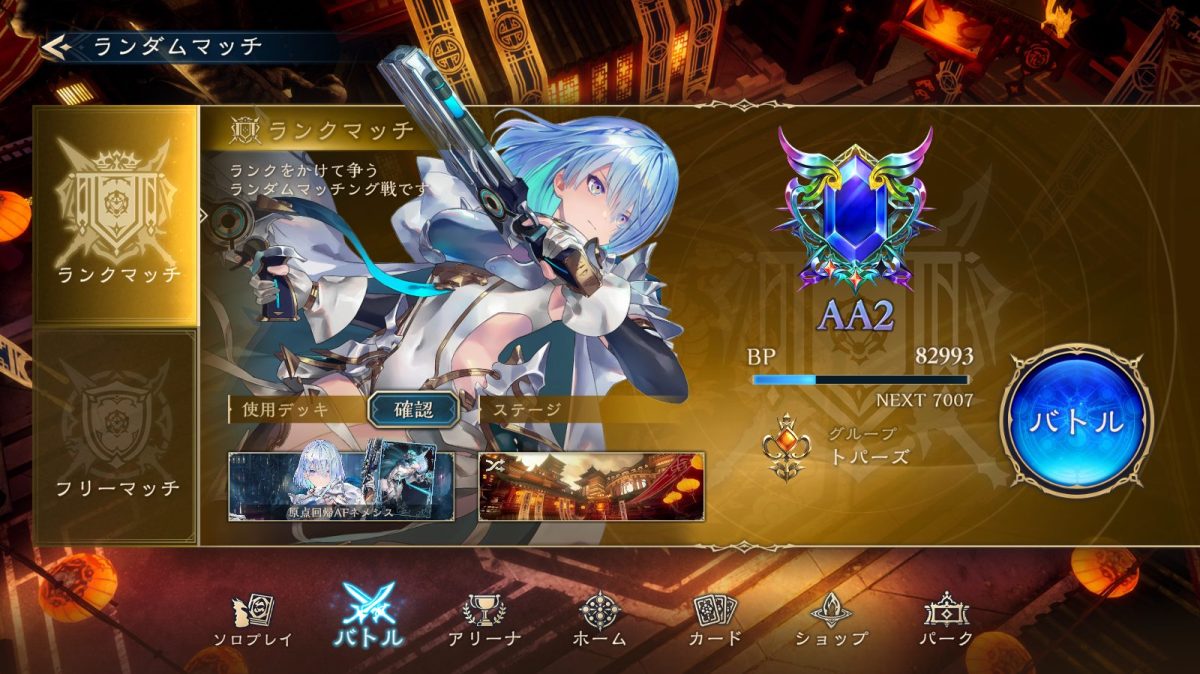
Task: Open the ソロプレイ menu
Action: 253,620
